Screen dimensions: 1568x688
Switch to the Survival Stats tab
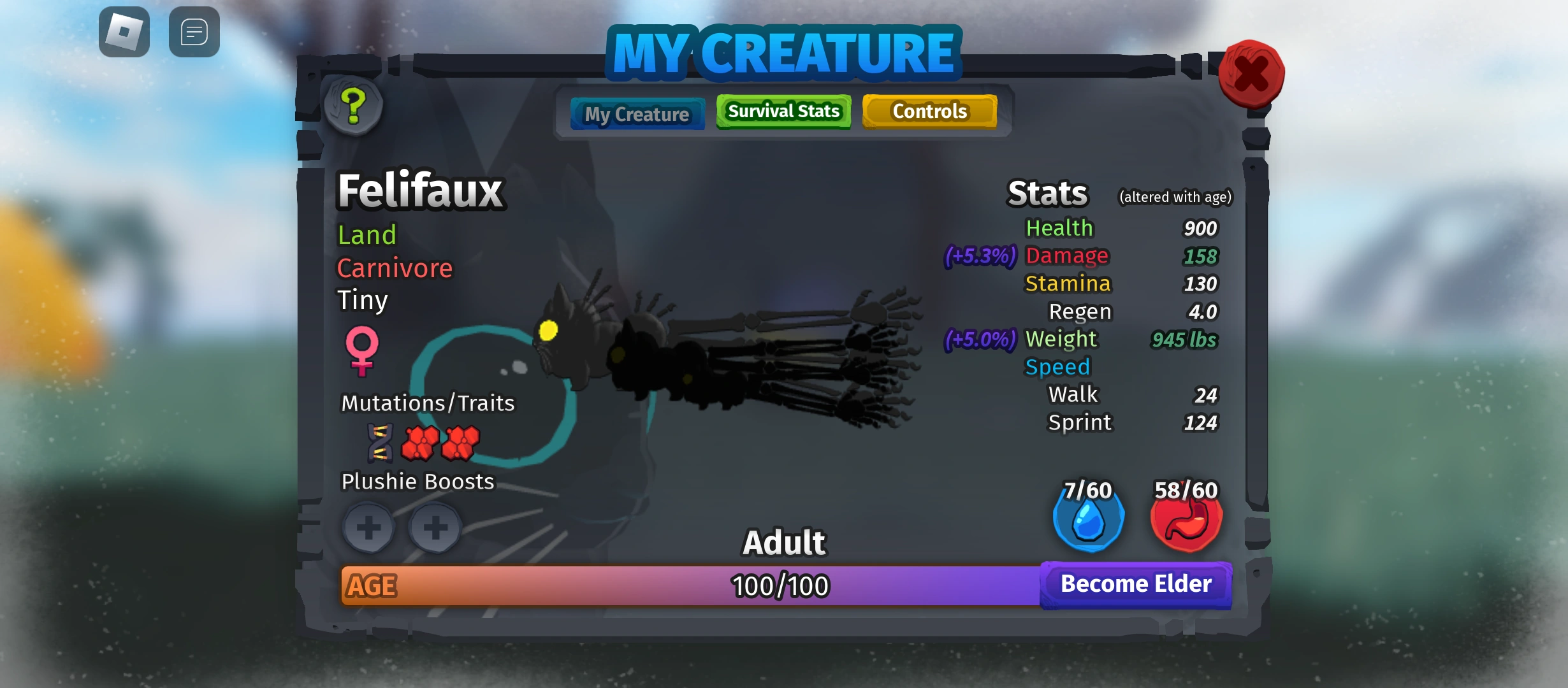tap(783, 111)
